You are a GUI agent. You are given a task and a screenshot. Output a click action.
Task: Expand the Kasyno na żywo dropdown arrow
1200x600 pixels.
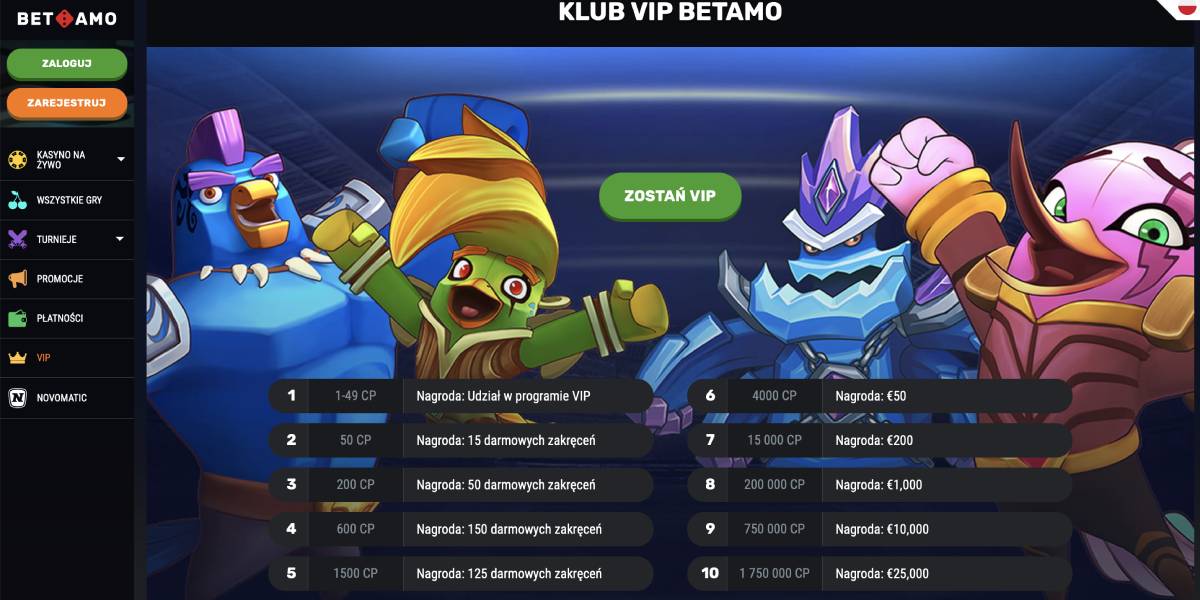121,159
